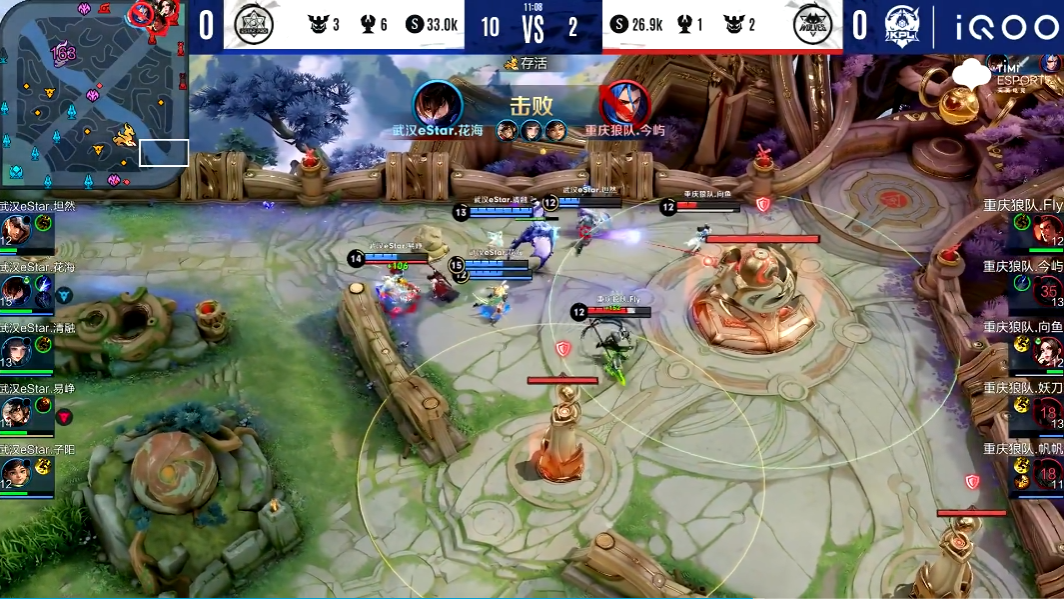This screenshot has height=599, width=1064.
Task: Click the blue arrow marker beside 花海
Action: pyautogui.click(x=63, y=295)
